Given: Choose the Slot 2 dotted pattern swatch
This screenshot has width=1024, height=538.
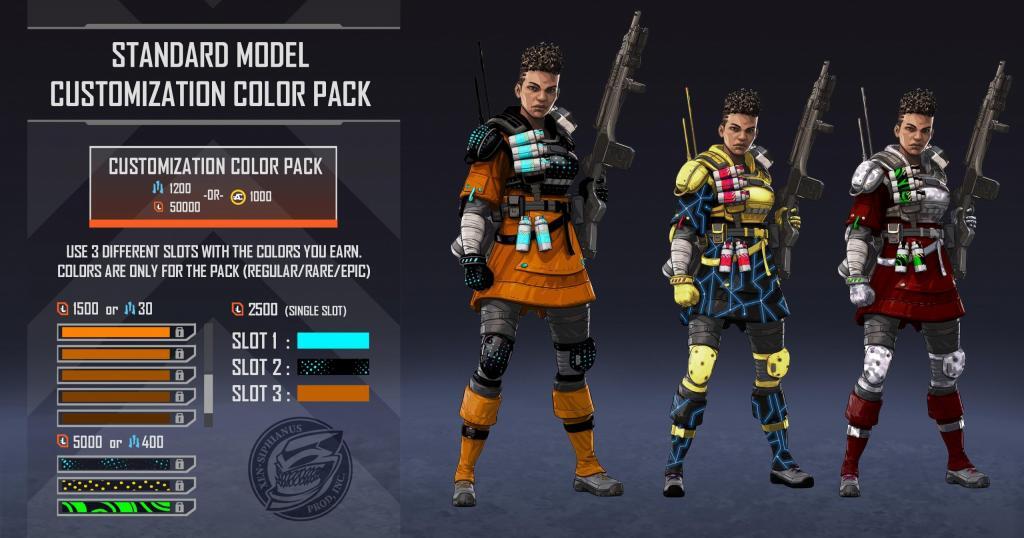Looking at the screenshot, I should [333, 367].
